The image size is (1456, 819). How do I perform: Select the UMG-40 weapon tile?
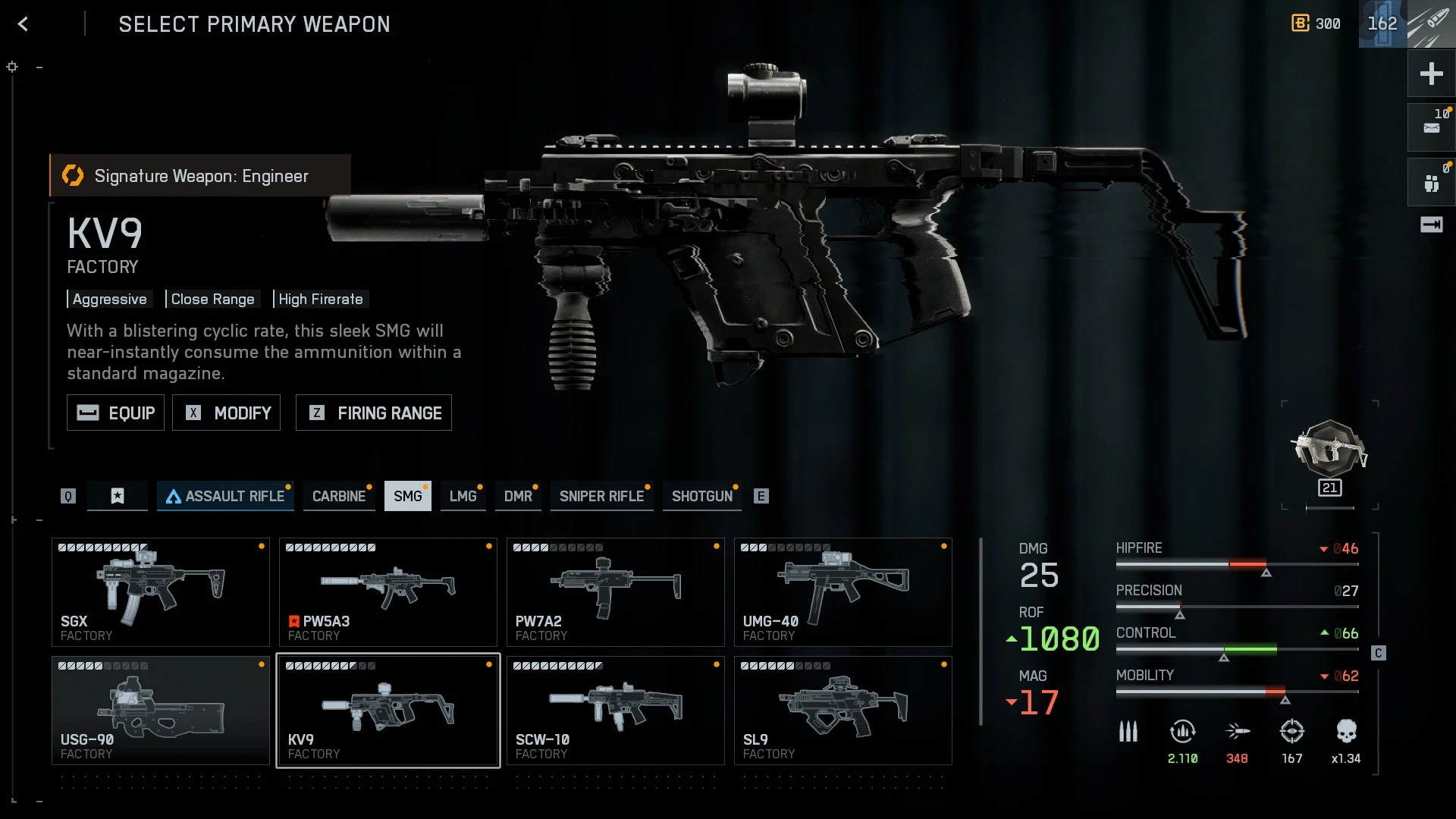(x=843, y=591)
